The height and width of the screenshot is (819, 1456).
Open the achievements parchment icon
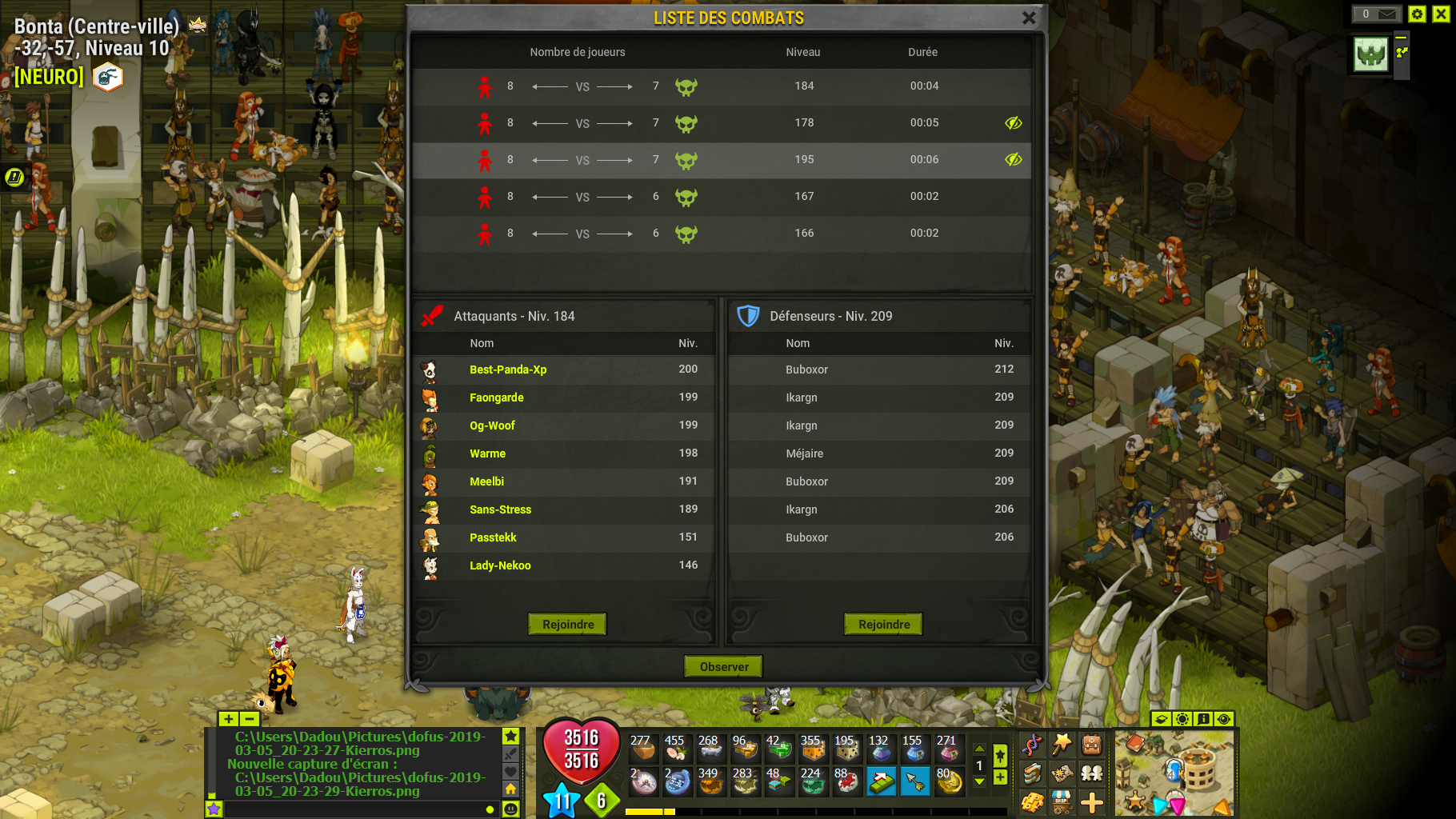pos(1063,774)
